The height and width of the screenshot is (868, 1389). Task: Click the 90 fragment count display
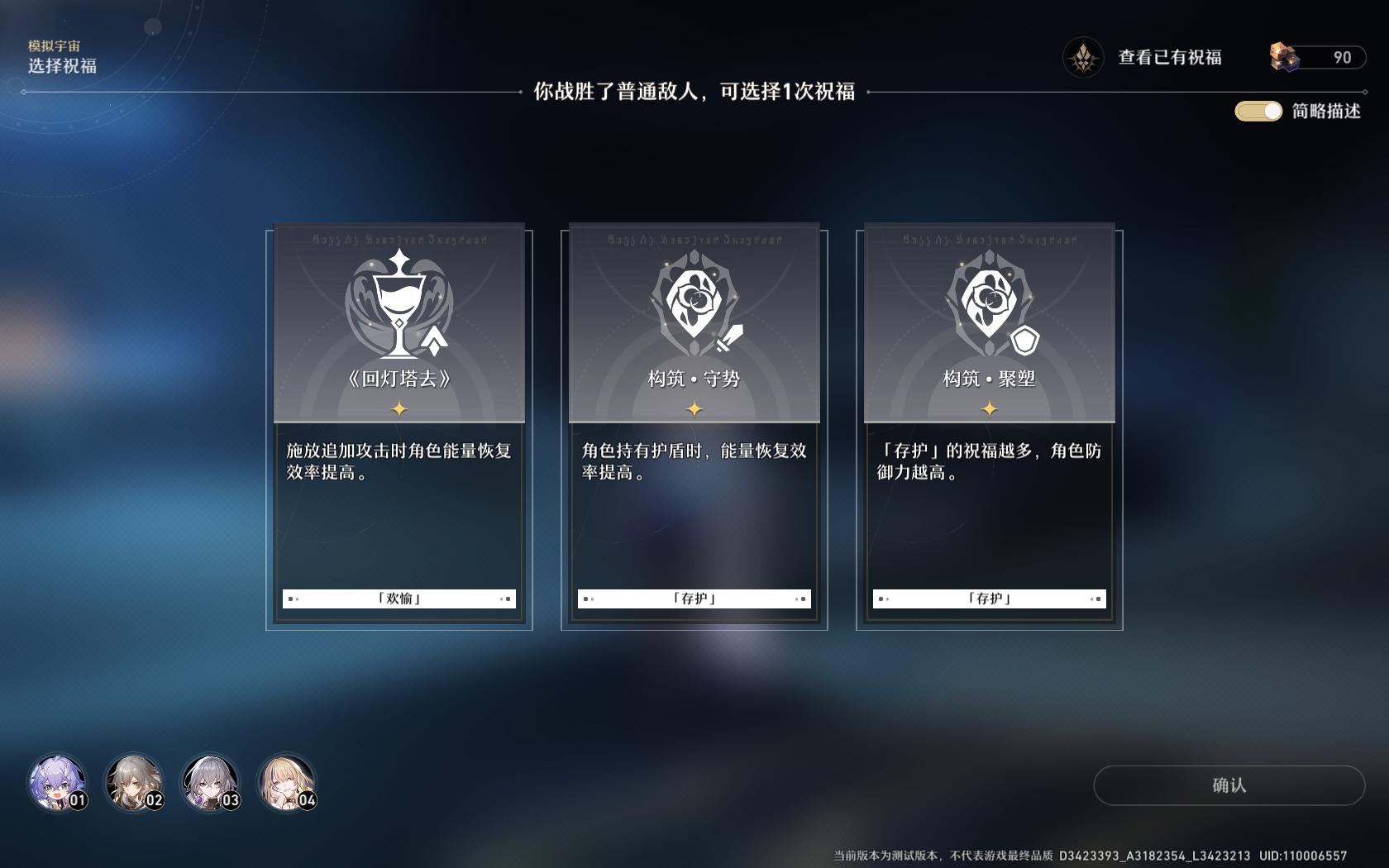tap(1344, 57)
